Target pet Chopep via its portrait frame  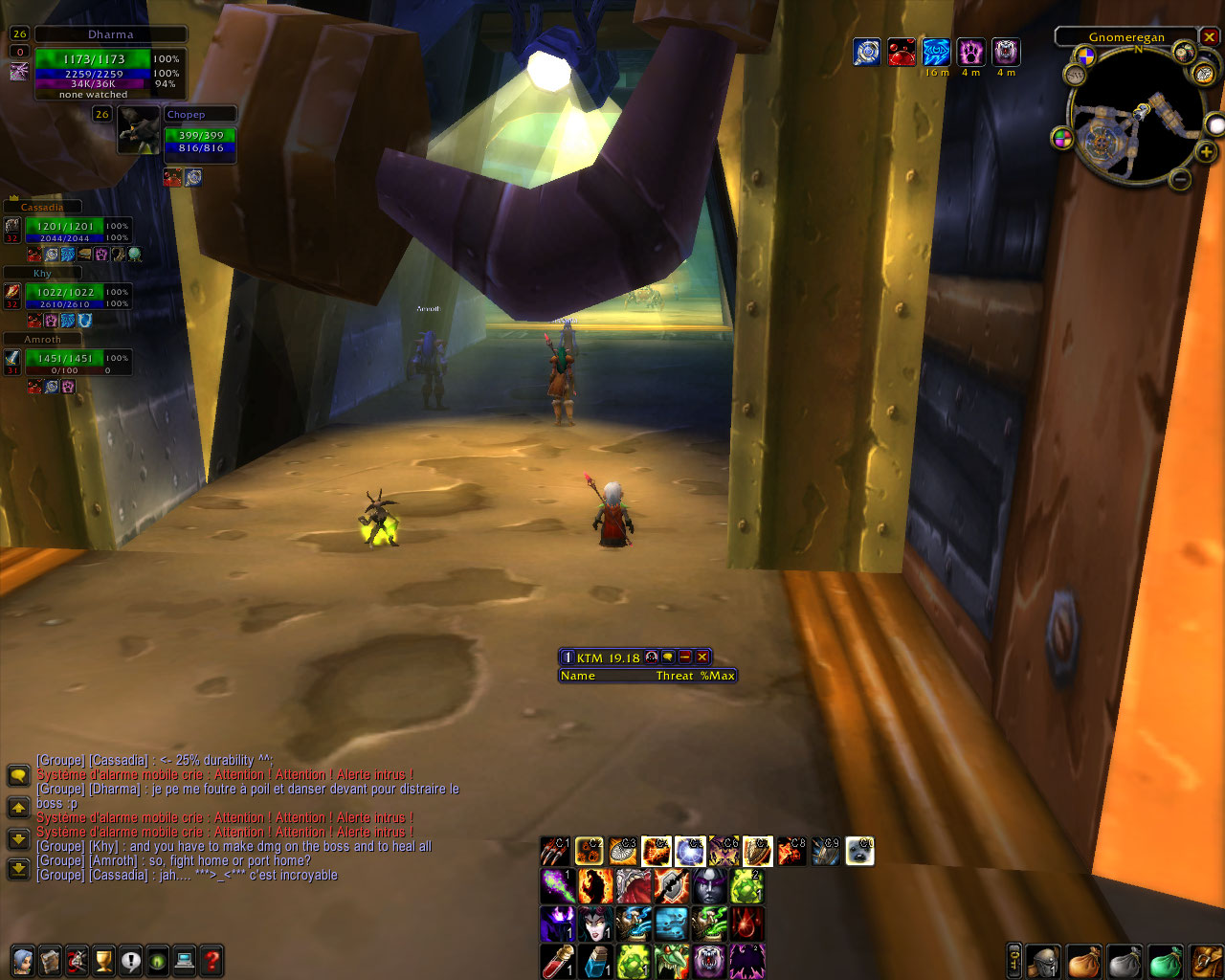point(140,130)
